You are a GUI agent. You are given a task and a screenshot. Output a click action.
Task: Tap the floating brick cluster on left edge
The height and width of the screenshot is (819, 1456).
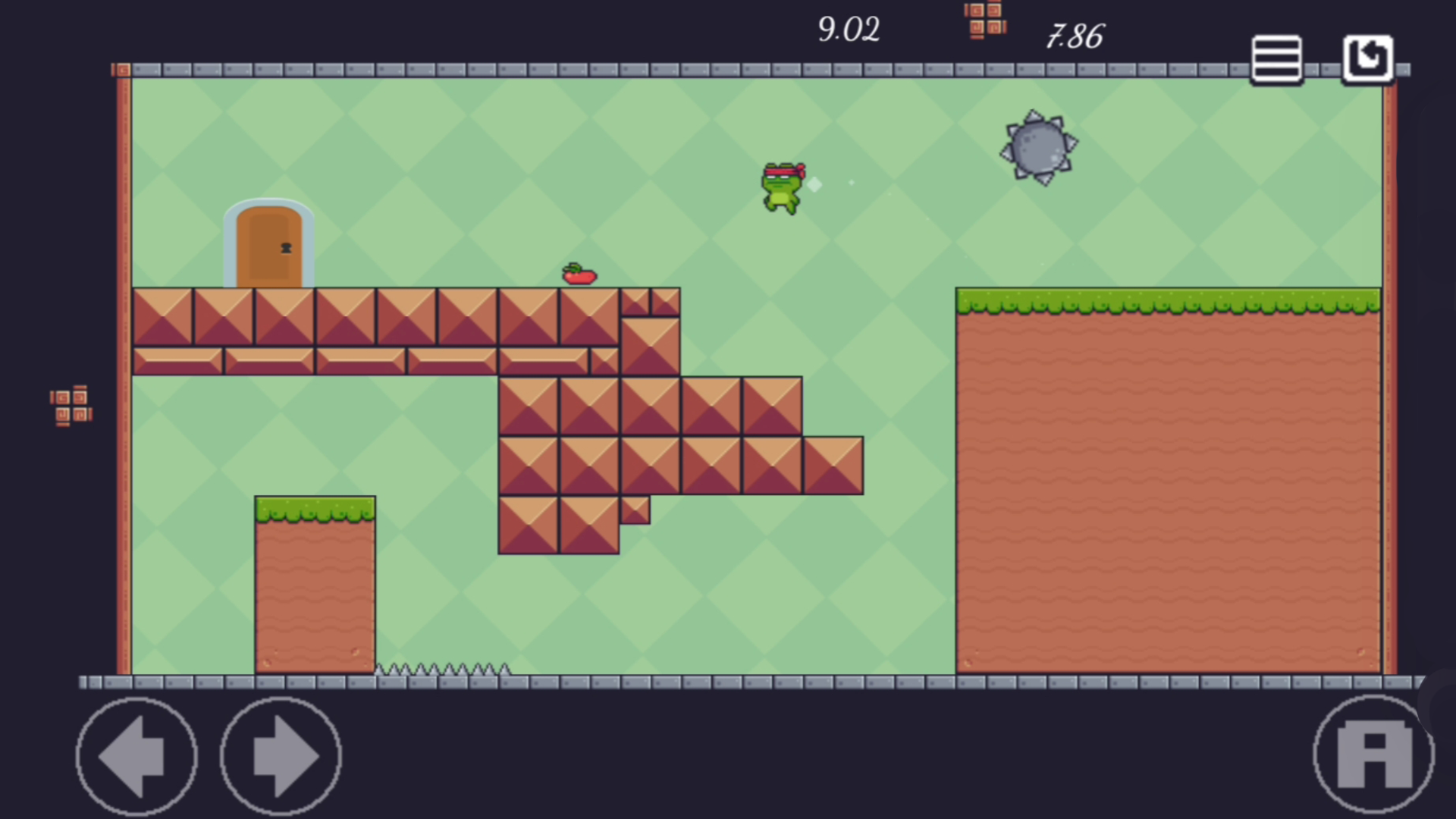71,406
